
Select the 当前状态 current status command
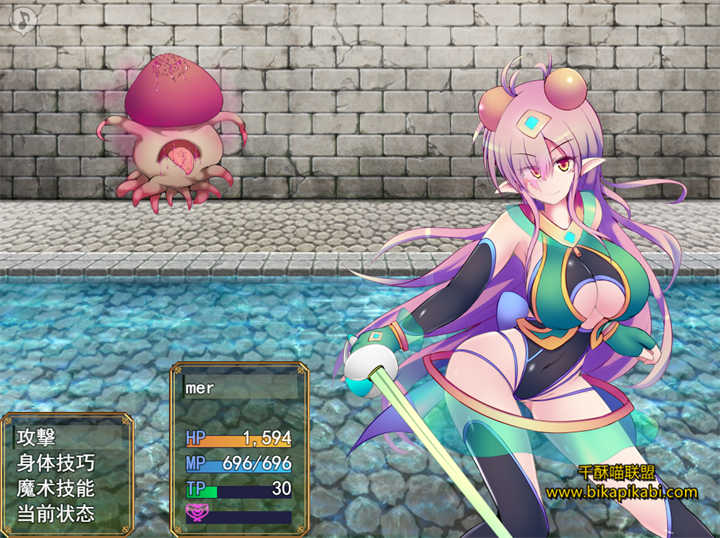tap(55, 514)
